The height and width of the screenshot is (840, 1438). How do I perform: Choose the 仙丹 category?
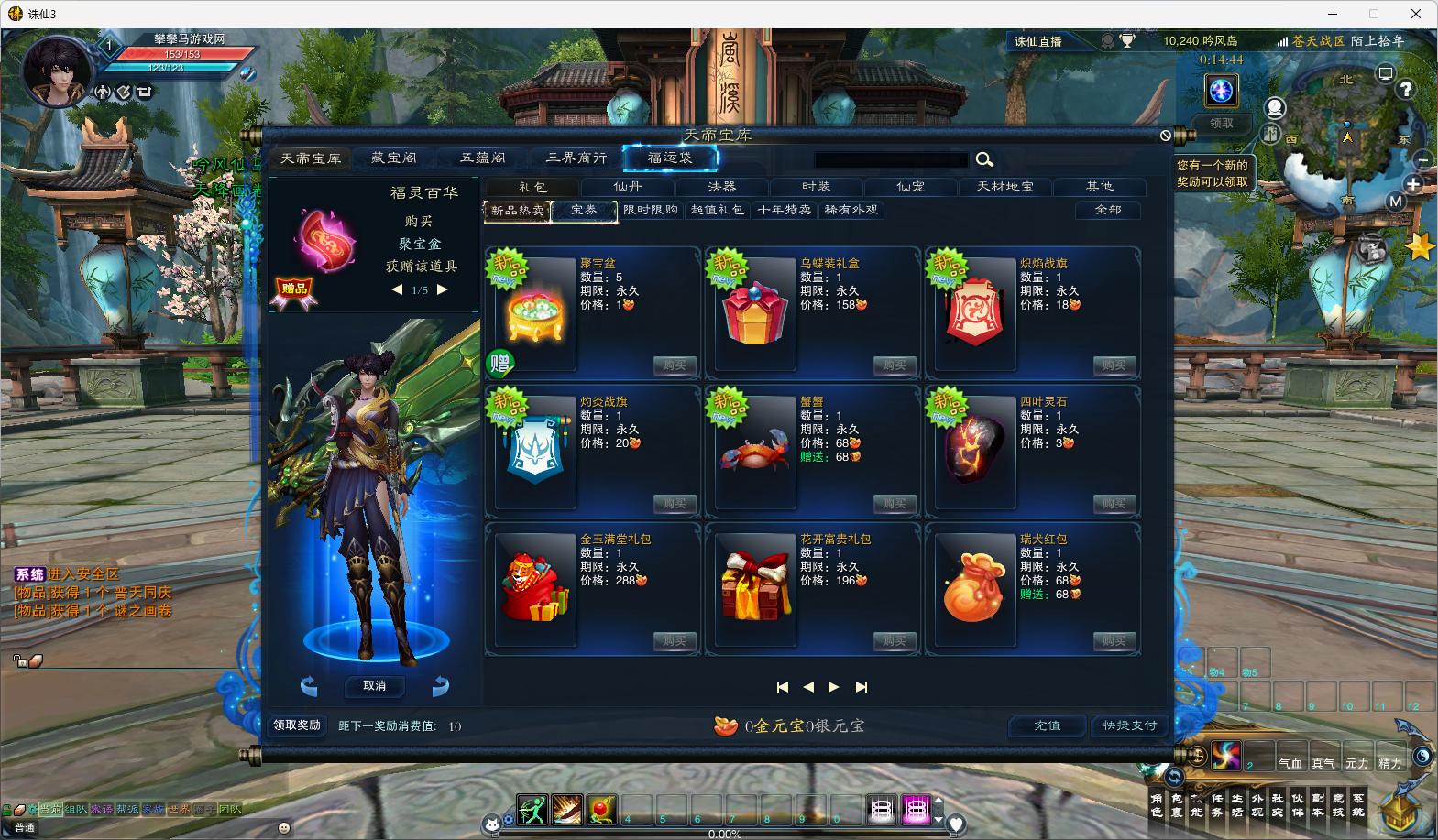pyautogui.click(x=628, y=187)
